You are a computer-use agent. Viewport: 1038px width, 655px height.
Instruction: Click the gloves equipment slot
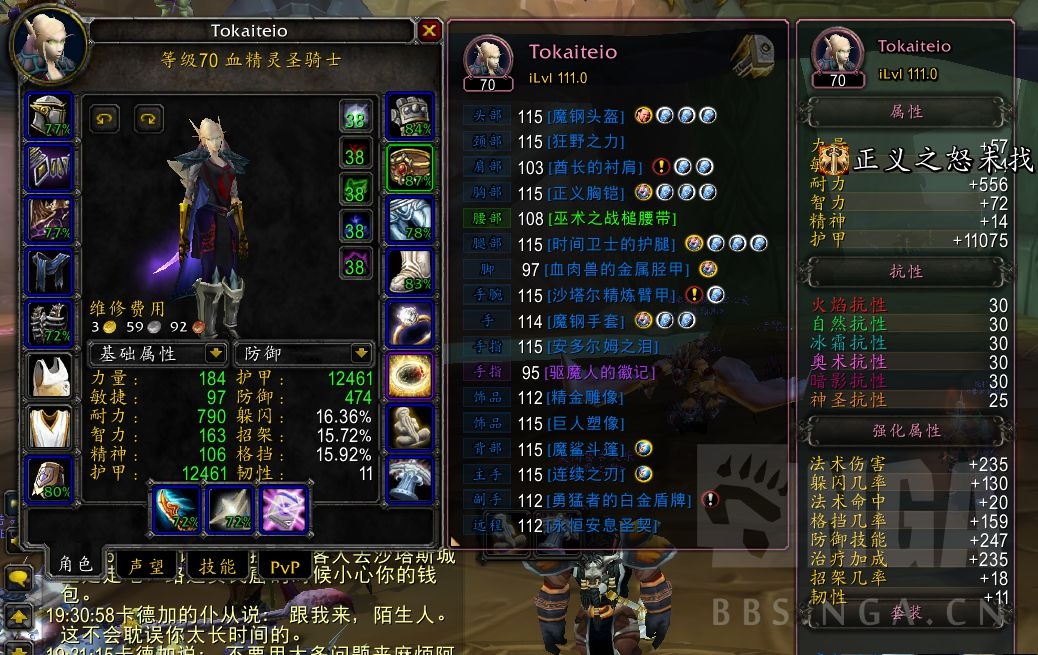tap(410, 117)
